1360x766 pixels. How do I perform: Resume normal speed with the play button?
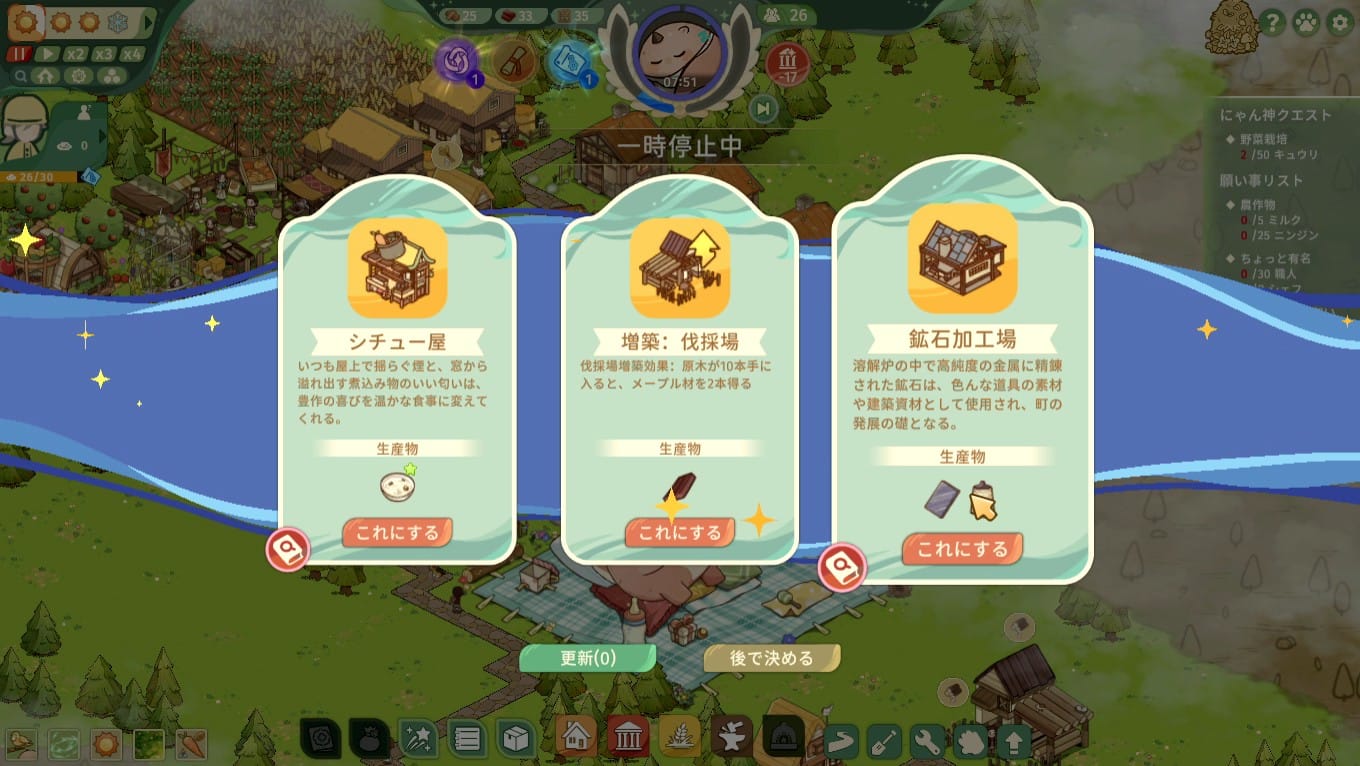coord(48,54)
